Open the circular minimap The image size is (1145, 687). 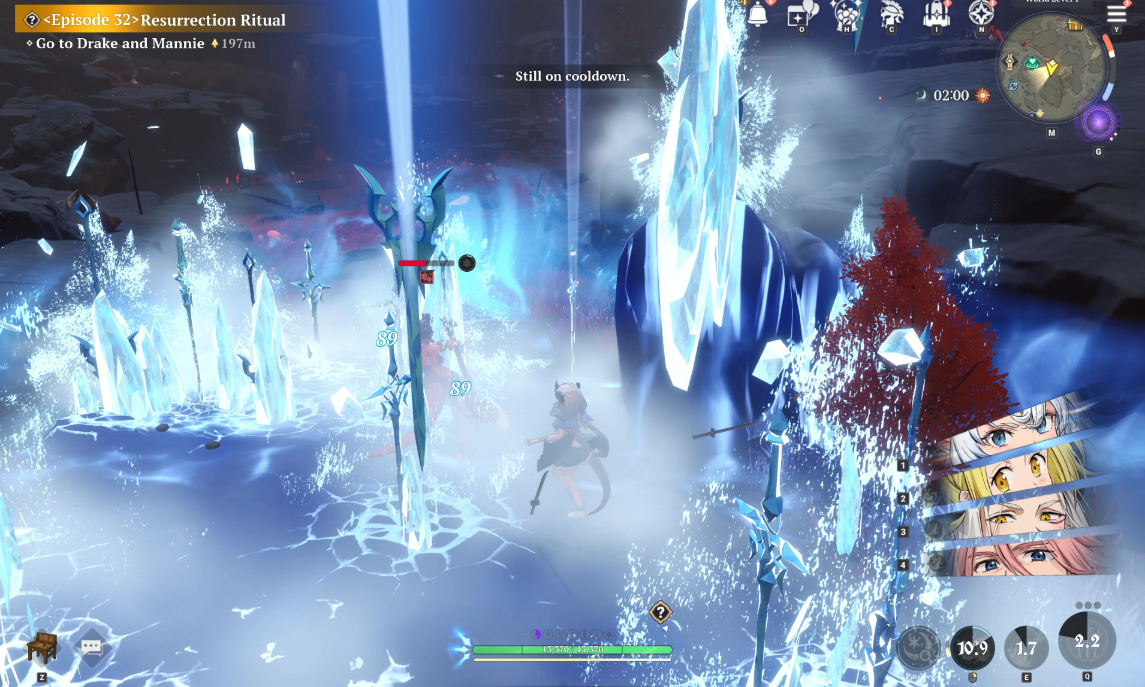pyautogui.click(x=1051, y=68)
